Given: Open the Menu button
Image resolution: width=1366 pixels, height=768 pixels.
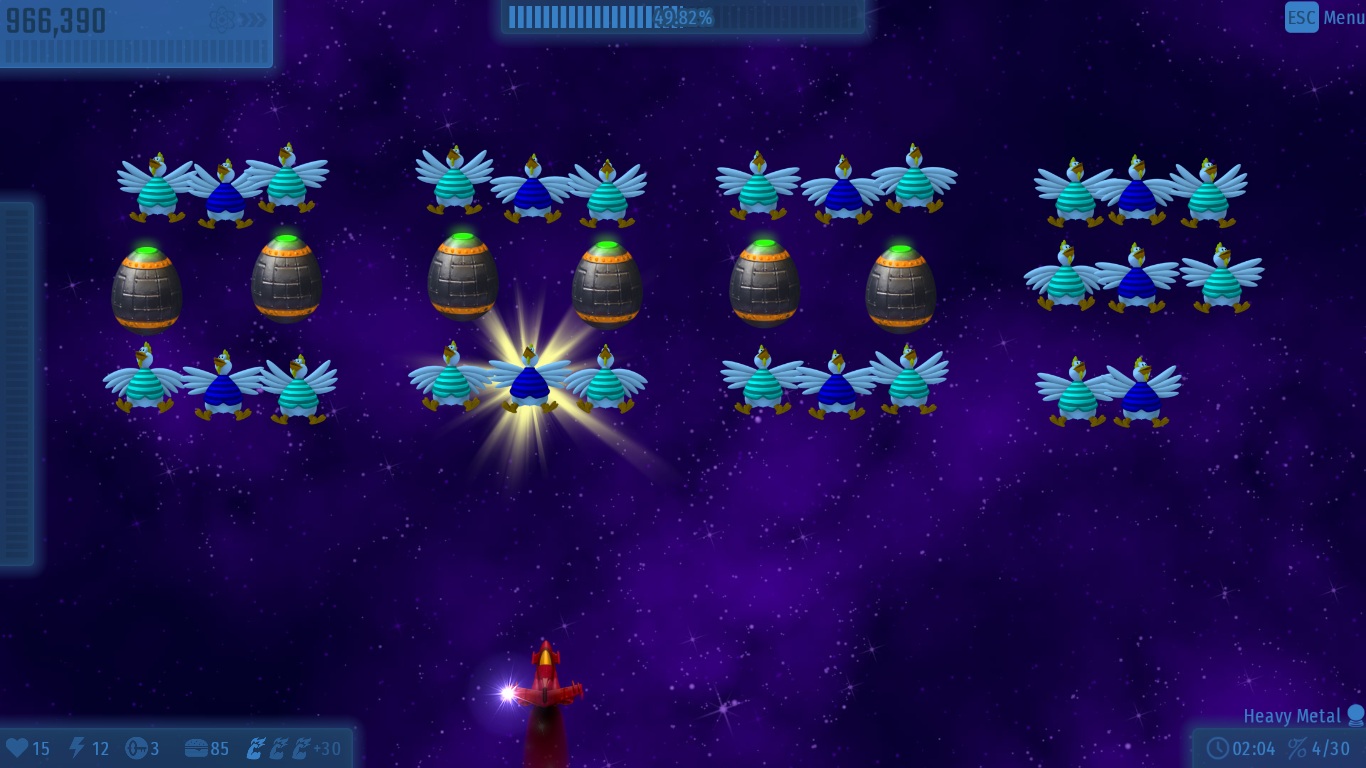Looking at the screenshot, I should [1324, 17].
